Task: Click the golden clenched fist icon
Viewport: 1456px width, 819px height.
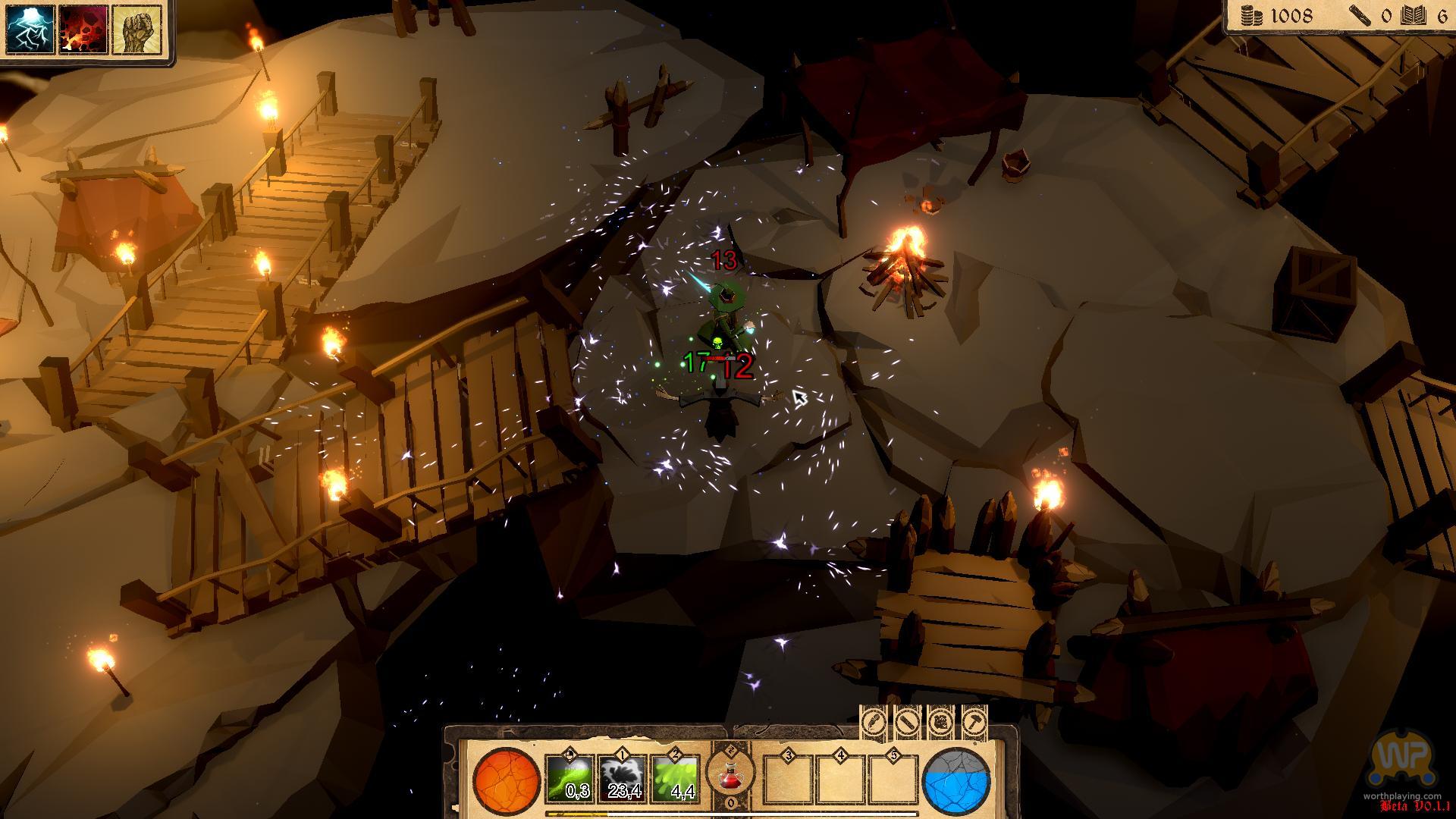Action: [x=136, y=30]
